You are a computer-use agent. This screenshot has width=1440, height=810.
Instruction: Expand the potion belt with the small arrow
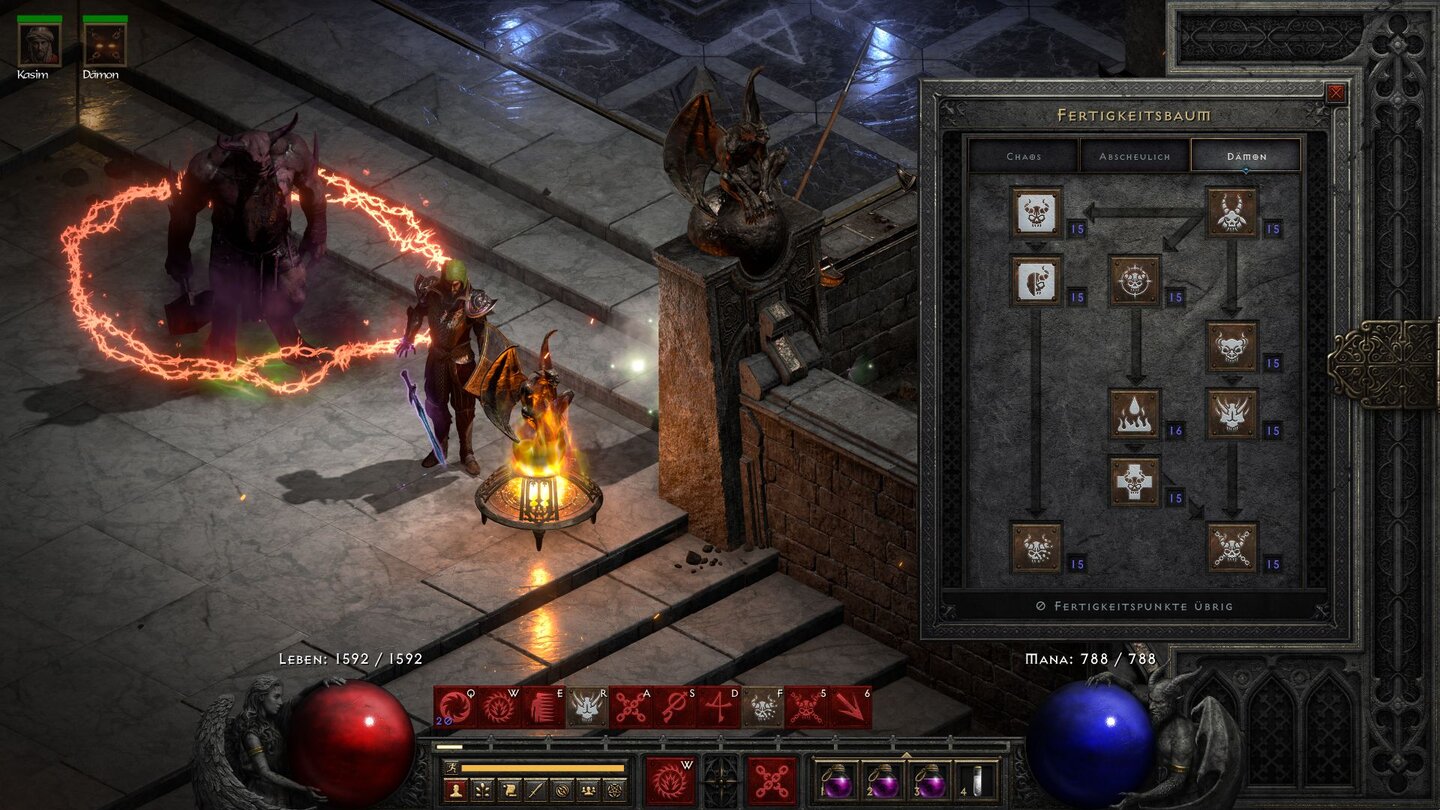908,755
